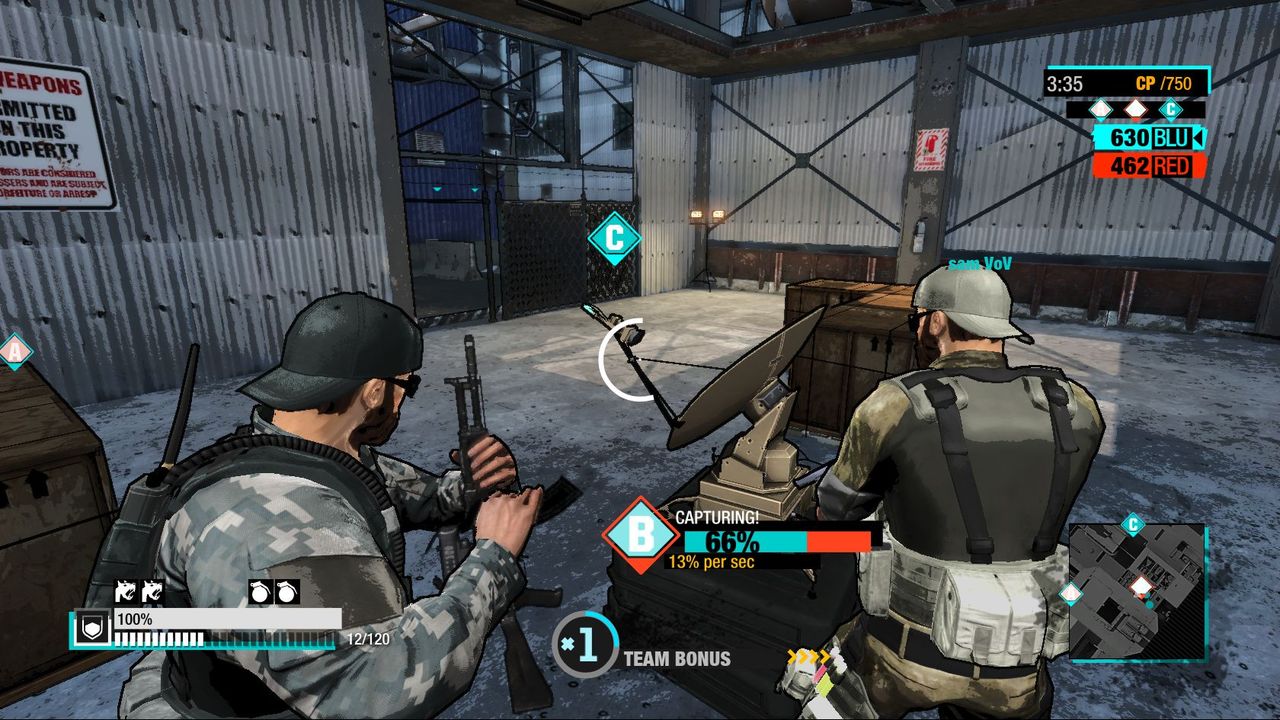Select the C objective marker above the gate
The height and width of the screenshot is (720, 1280).
tap(615, 238)
